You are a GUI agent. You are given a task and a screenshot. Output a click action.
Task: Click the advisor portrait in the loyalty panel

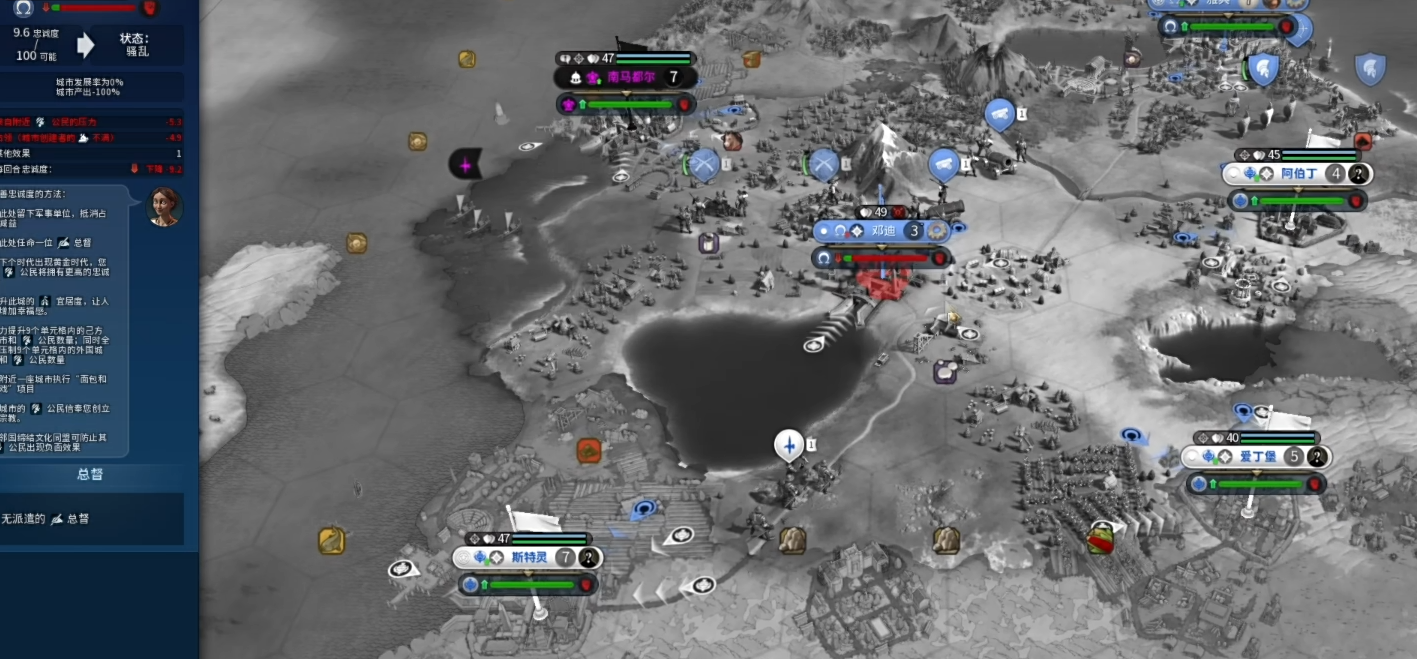pyautogui.click(x=164, y=206)
